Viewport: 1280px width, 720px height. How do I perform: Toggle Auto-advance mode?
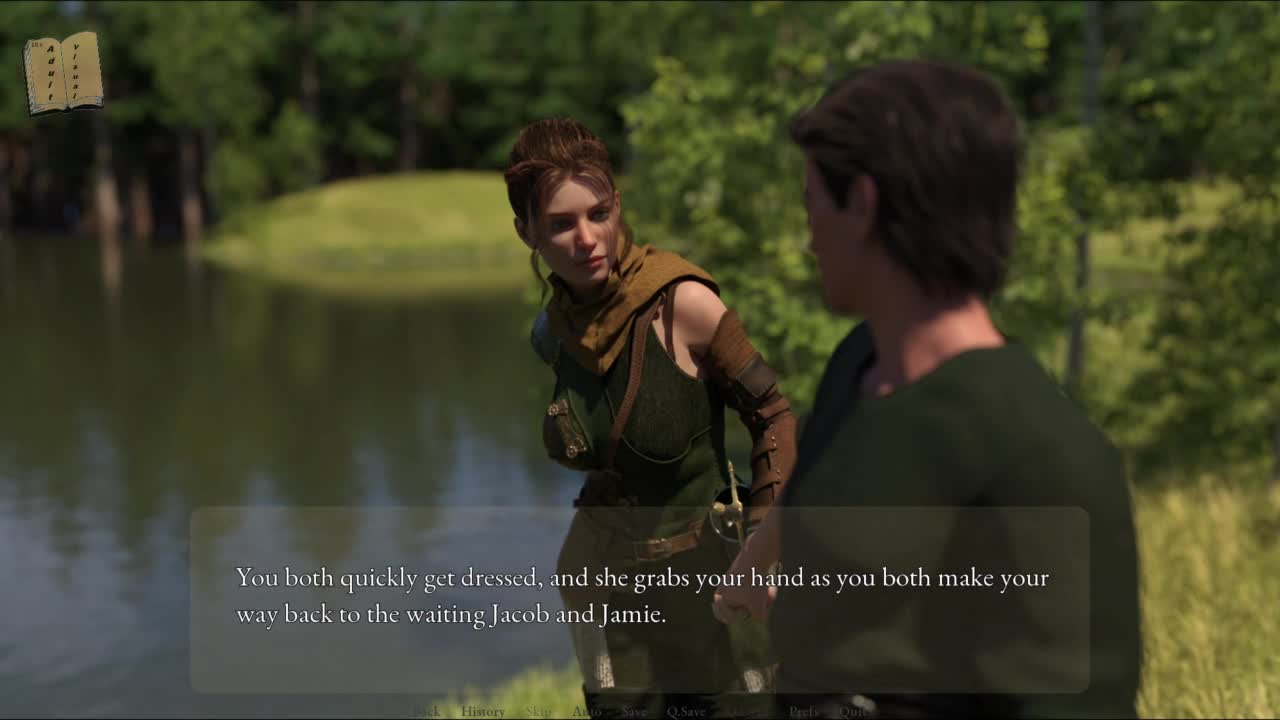point(586,712)
